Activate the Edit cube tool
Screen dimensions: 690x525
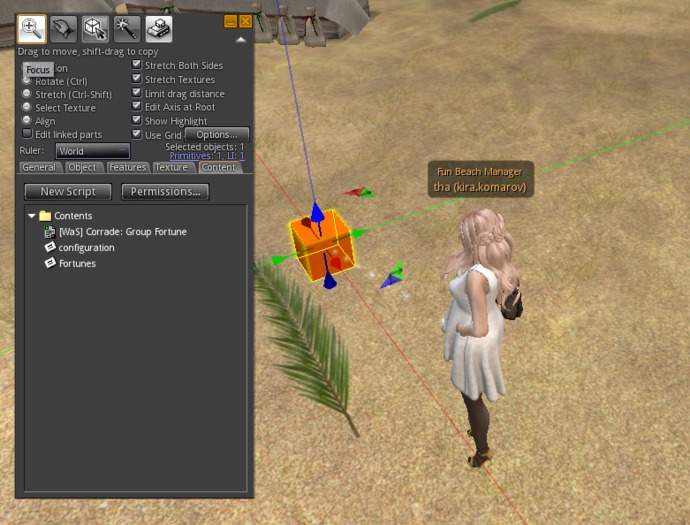(x=96, y=28)
